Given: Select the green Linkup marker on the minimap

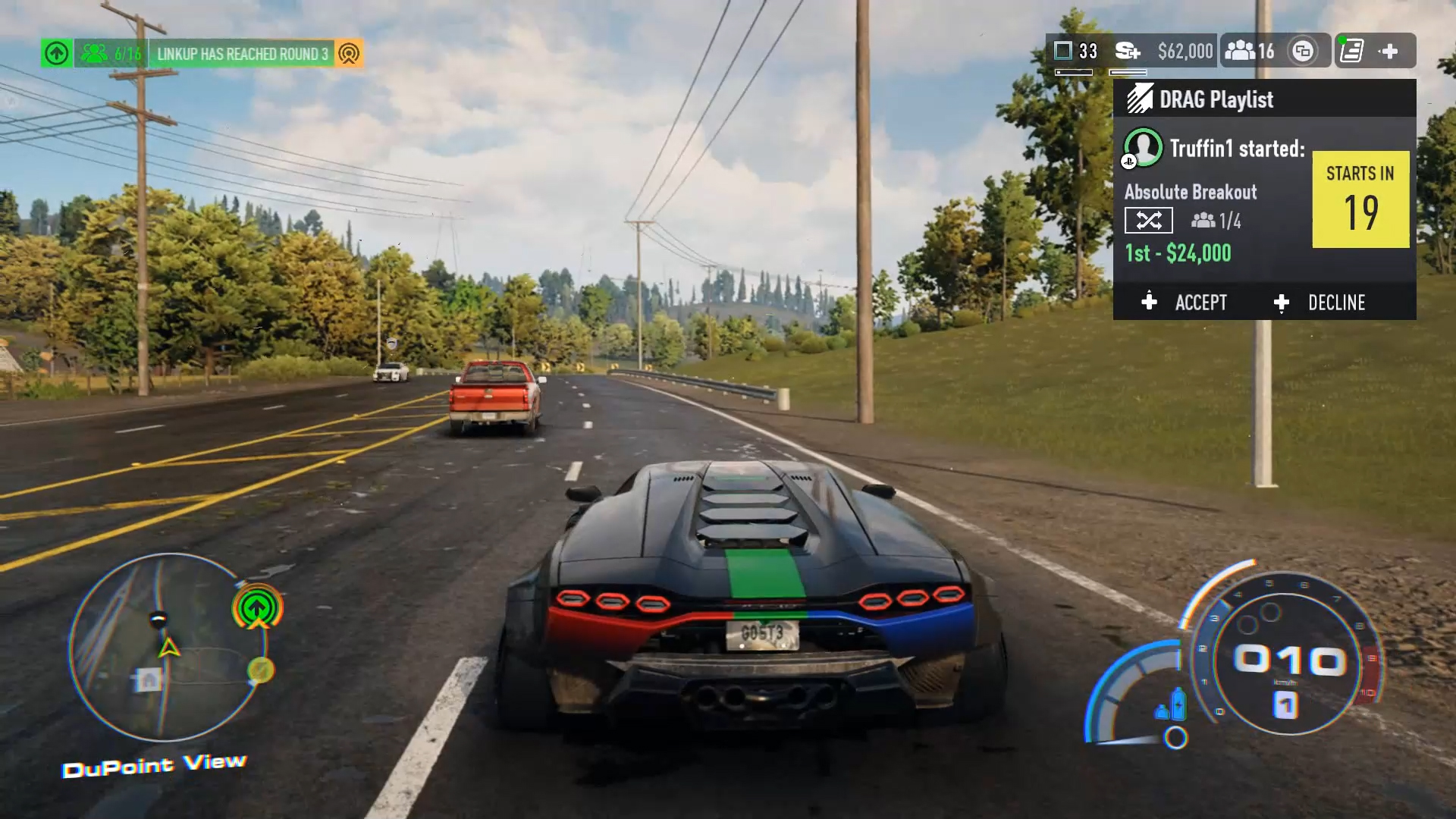Looking at the screenshot, I should (257, 607).
